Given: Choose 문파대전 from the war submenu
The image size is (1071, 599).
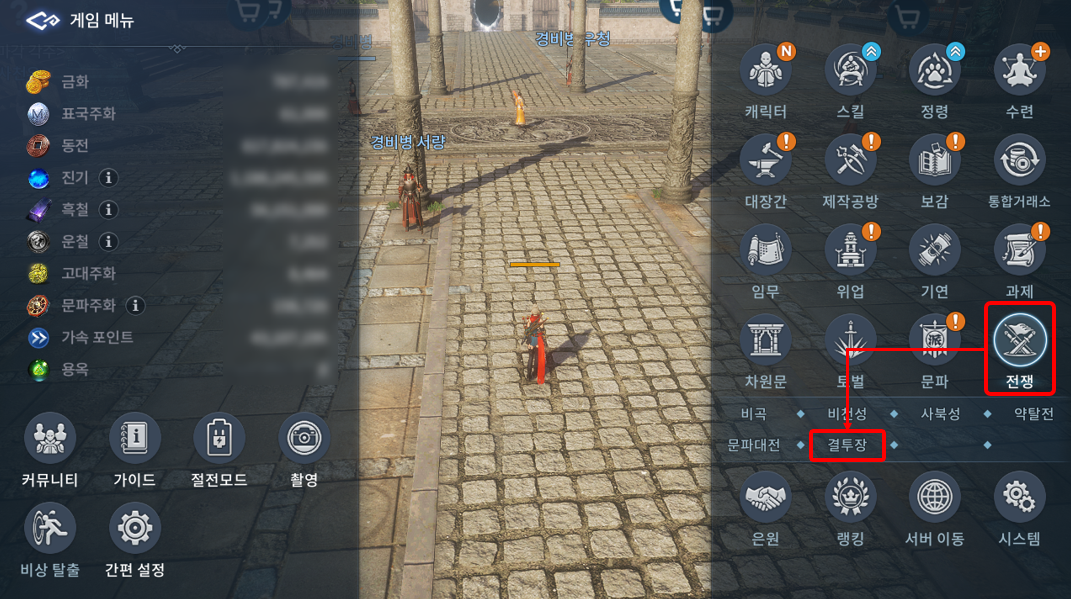Looking at the screenshot, I should [754, 443].
